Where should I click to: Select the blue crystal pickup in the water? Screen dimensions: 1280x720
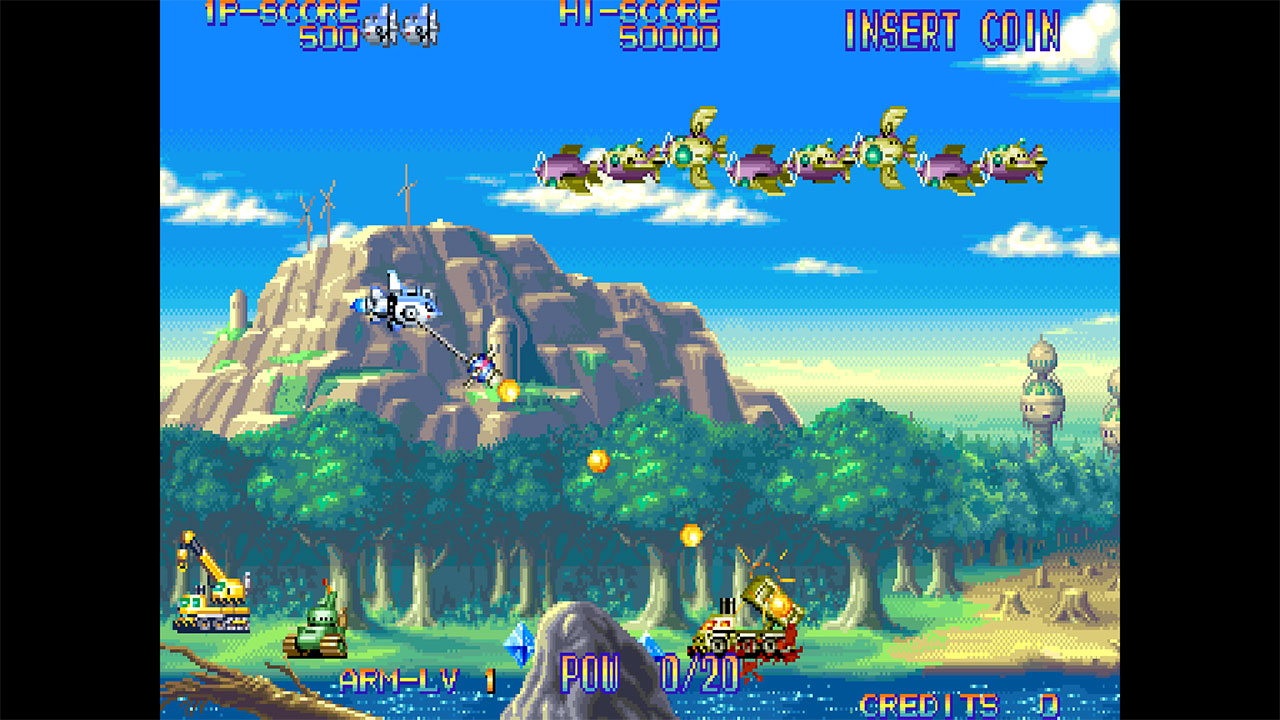518,645
